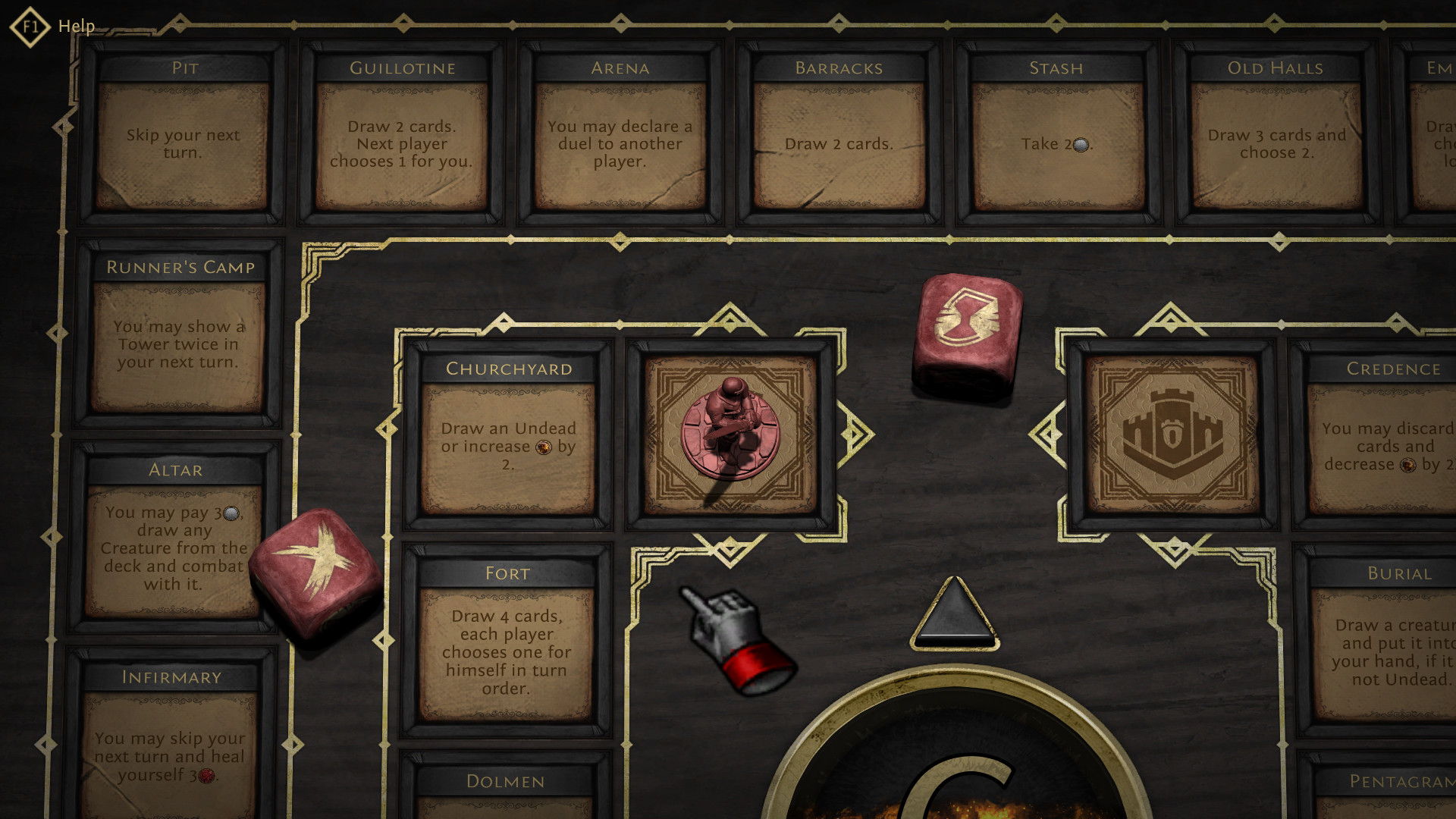Enable the Runner's Camp ability
The height and width of the screenshot is (819, 1456).
(x=180, y=334)
